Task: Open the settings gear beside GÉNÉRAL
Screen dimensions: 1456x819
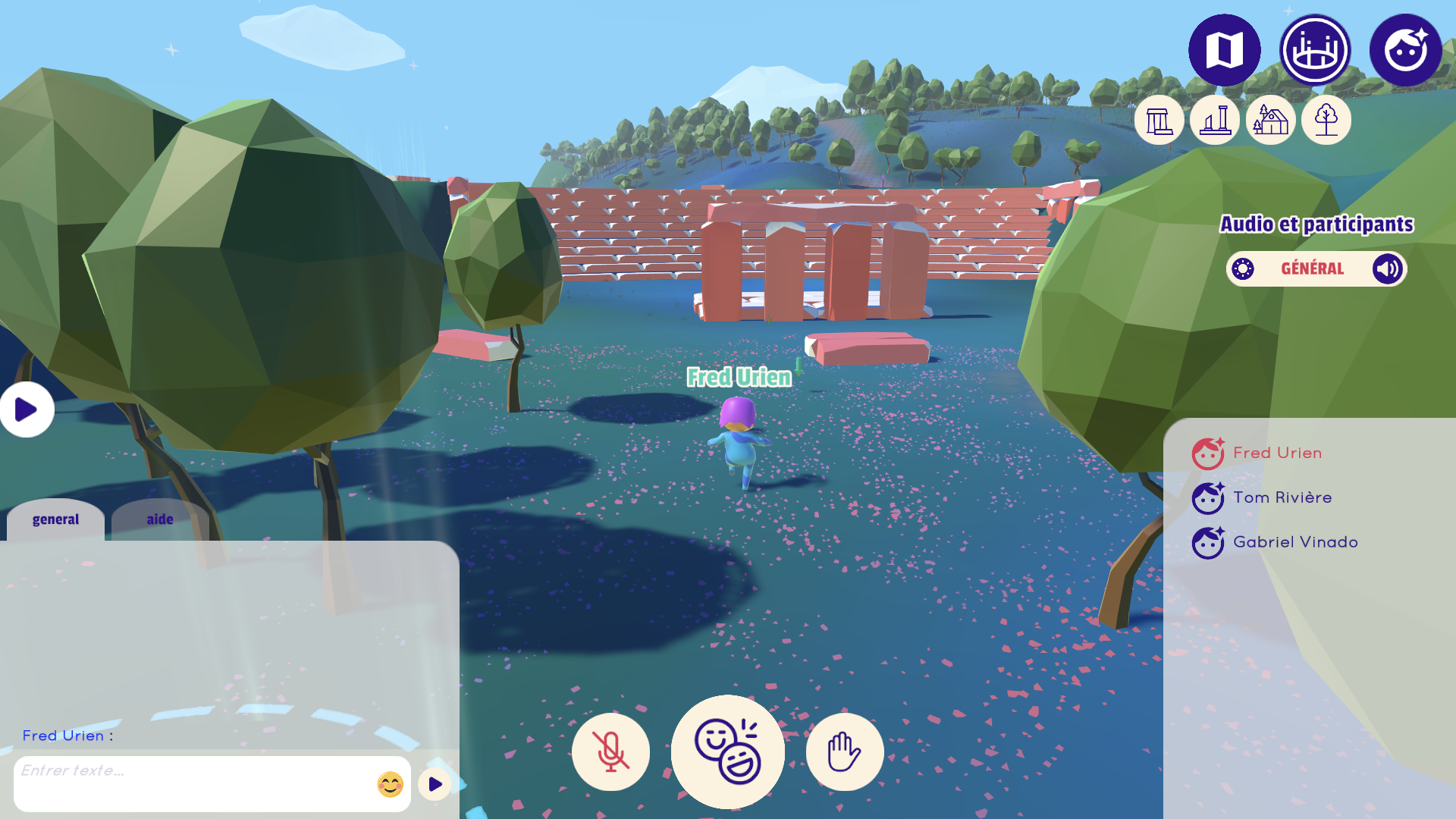Action: pos(1243,268)
